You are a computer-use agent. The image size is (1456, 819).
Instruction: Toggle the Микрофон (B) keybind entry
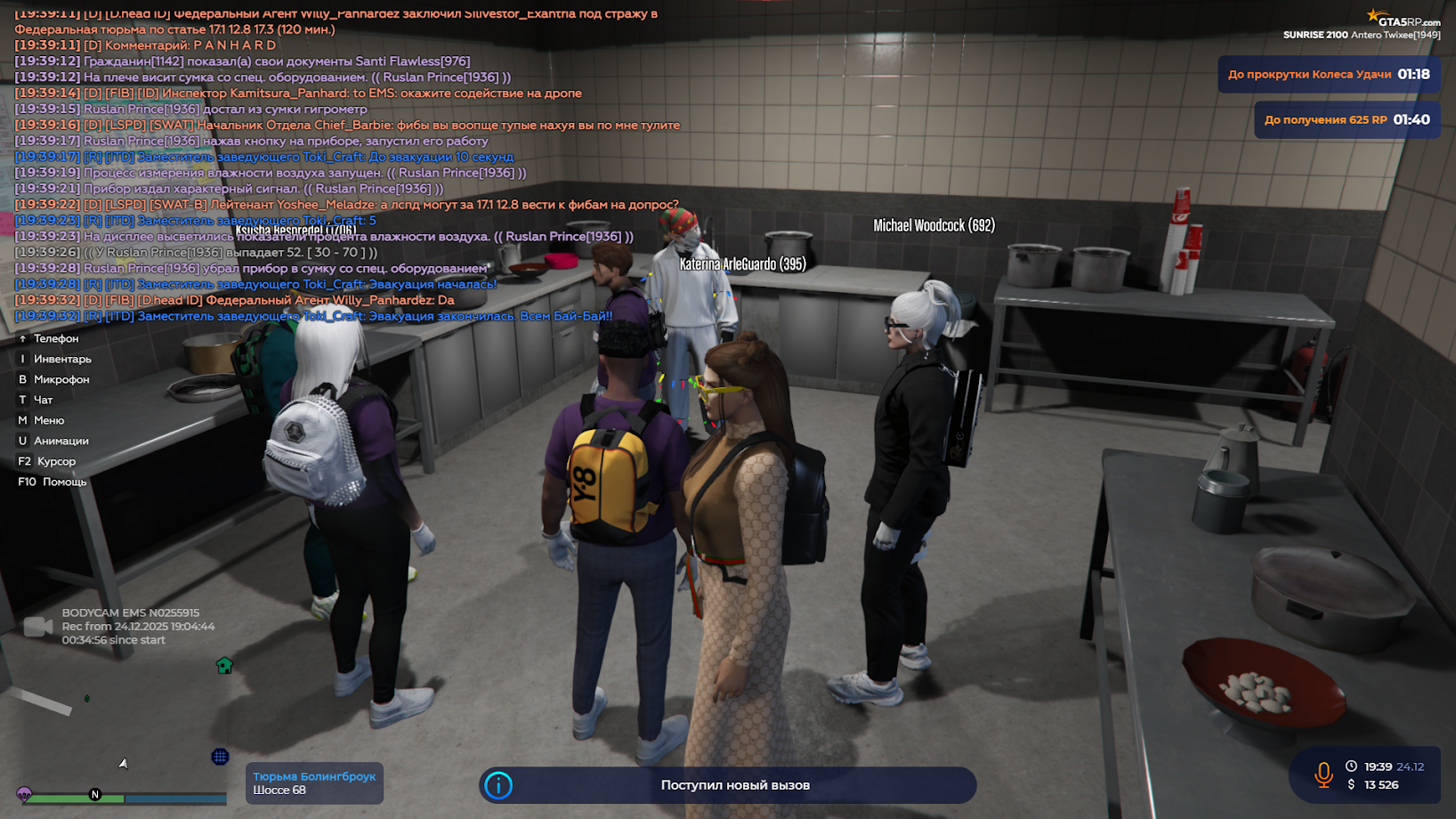[x=53, y=378]
